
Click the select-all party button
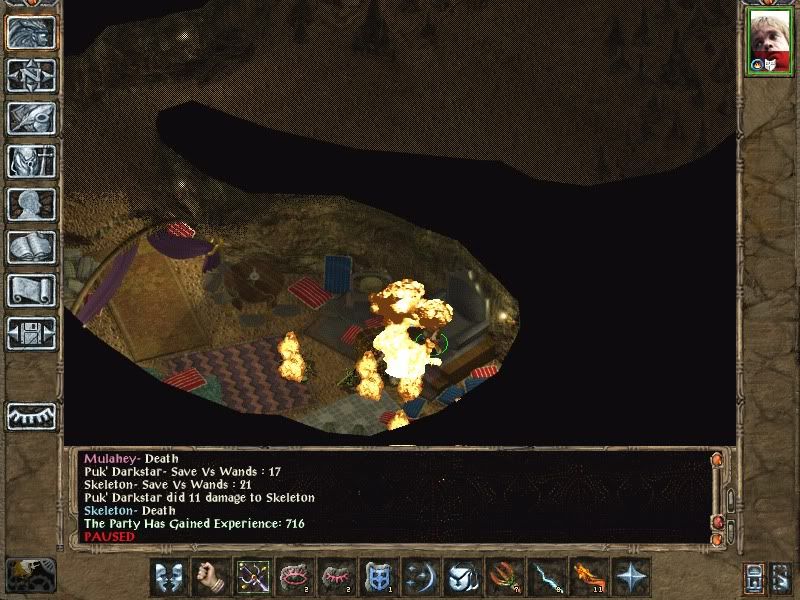pyautogui.click(x=782, y=577)
